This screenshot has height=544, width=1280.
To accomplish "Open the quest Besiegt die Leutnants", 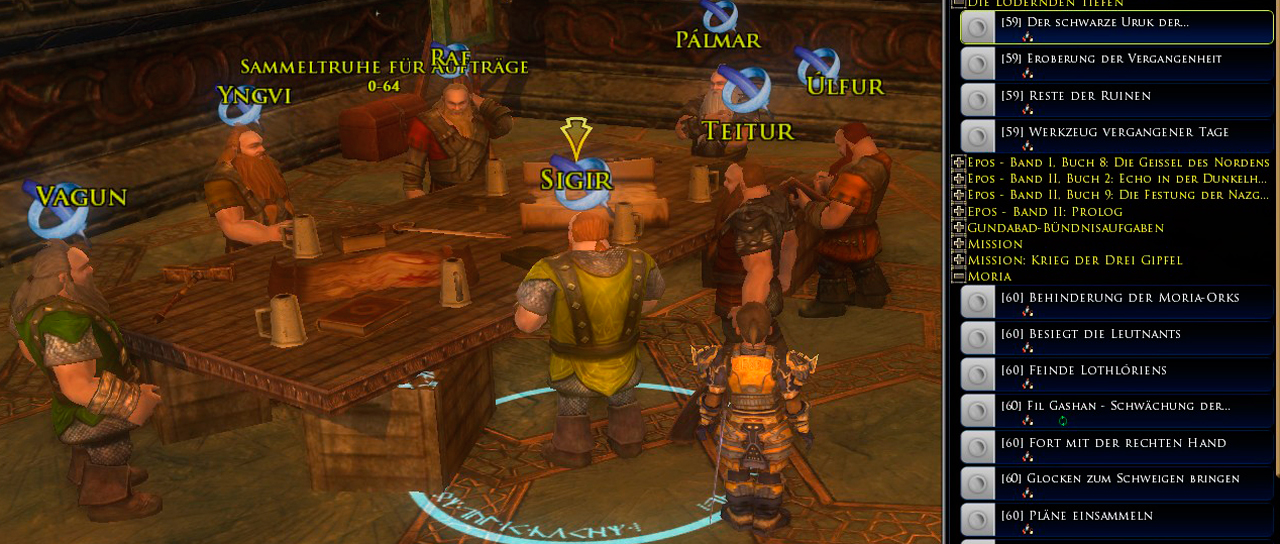I will tap(1090, 334).
